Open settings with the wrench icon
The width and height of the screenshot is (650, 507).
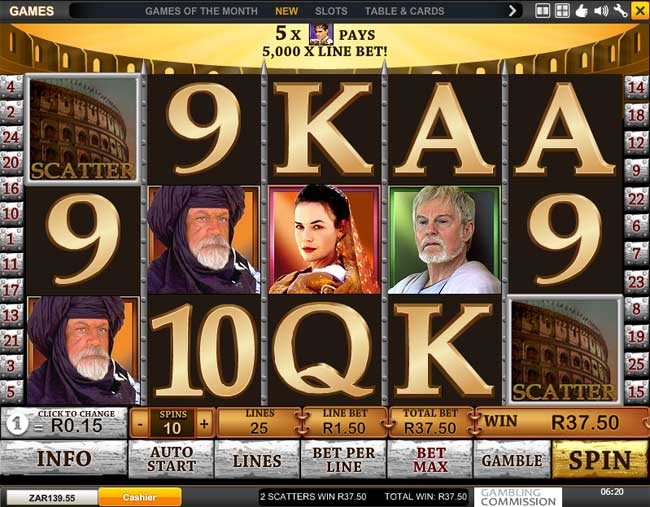[620, 11]
